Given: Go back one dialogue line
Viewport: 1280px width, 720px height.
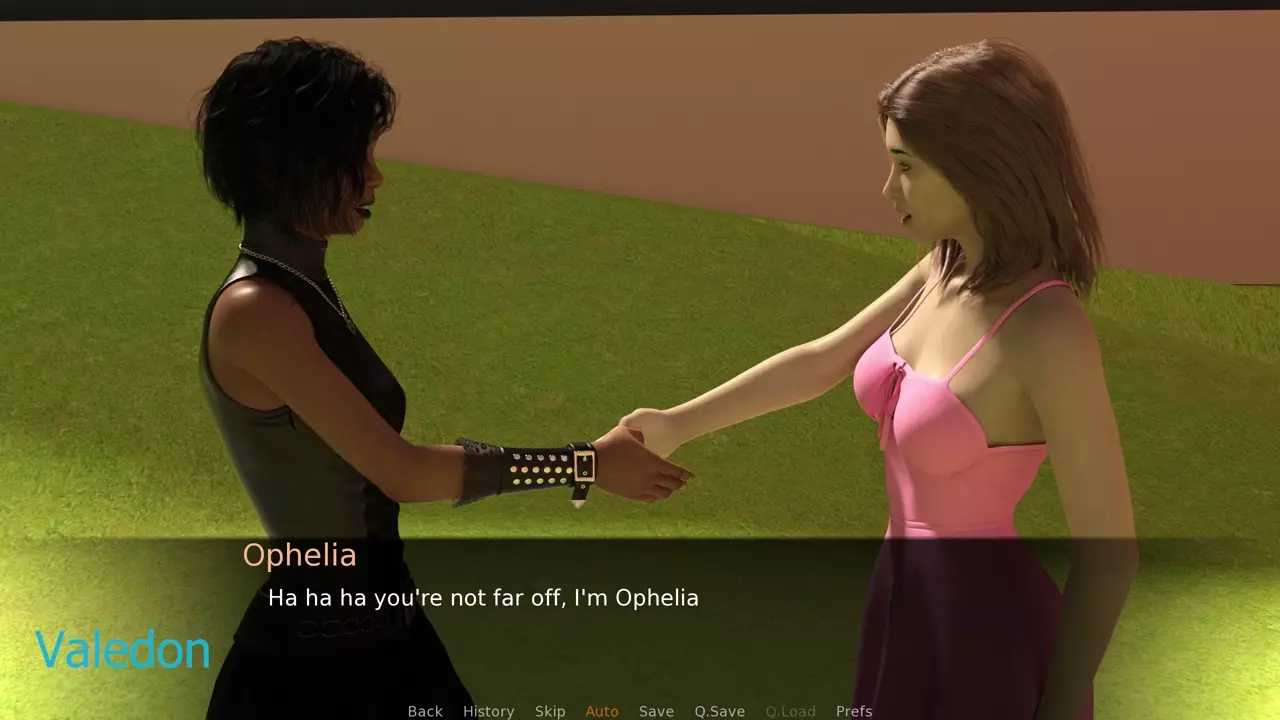Looking at the screenshot, I should coord(425,711).
